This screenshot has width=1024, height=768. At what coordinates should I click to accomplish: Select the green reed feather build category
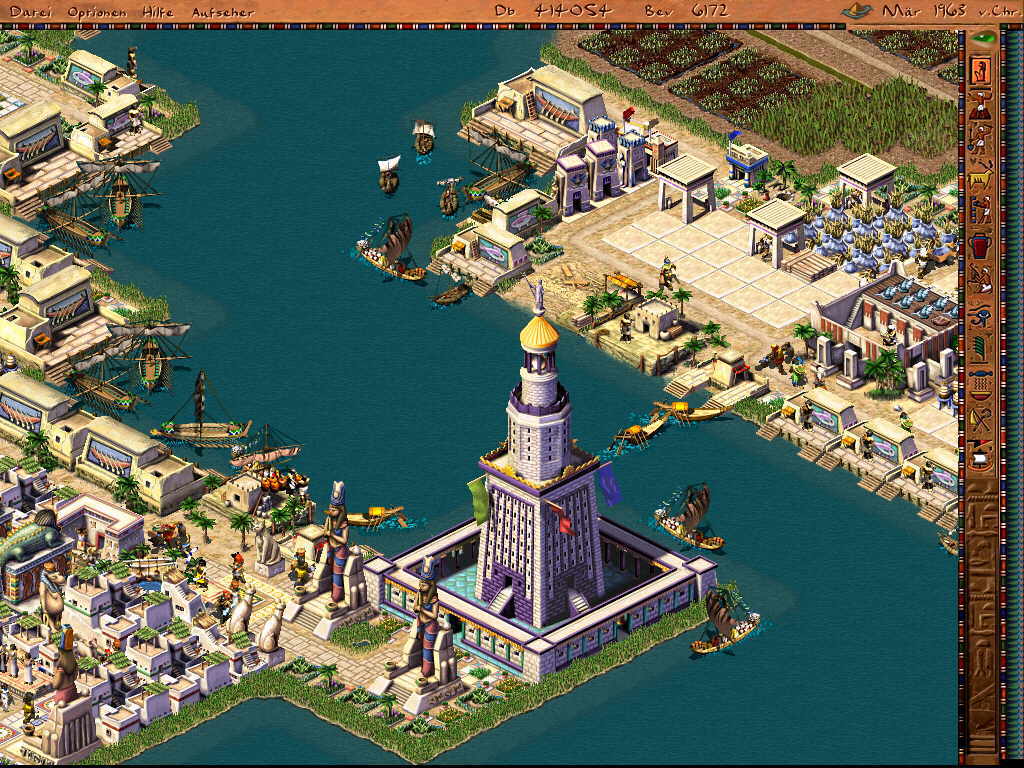click(980, 347)
